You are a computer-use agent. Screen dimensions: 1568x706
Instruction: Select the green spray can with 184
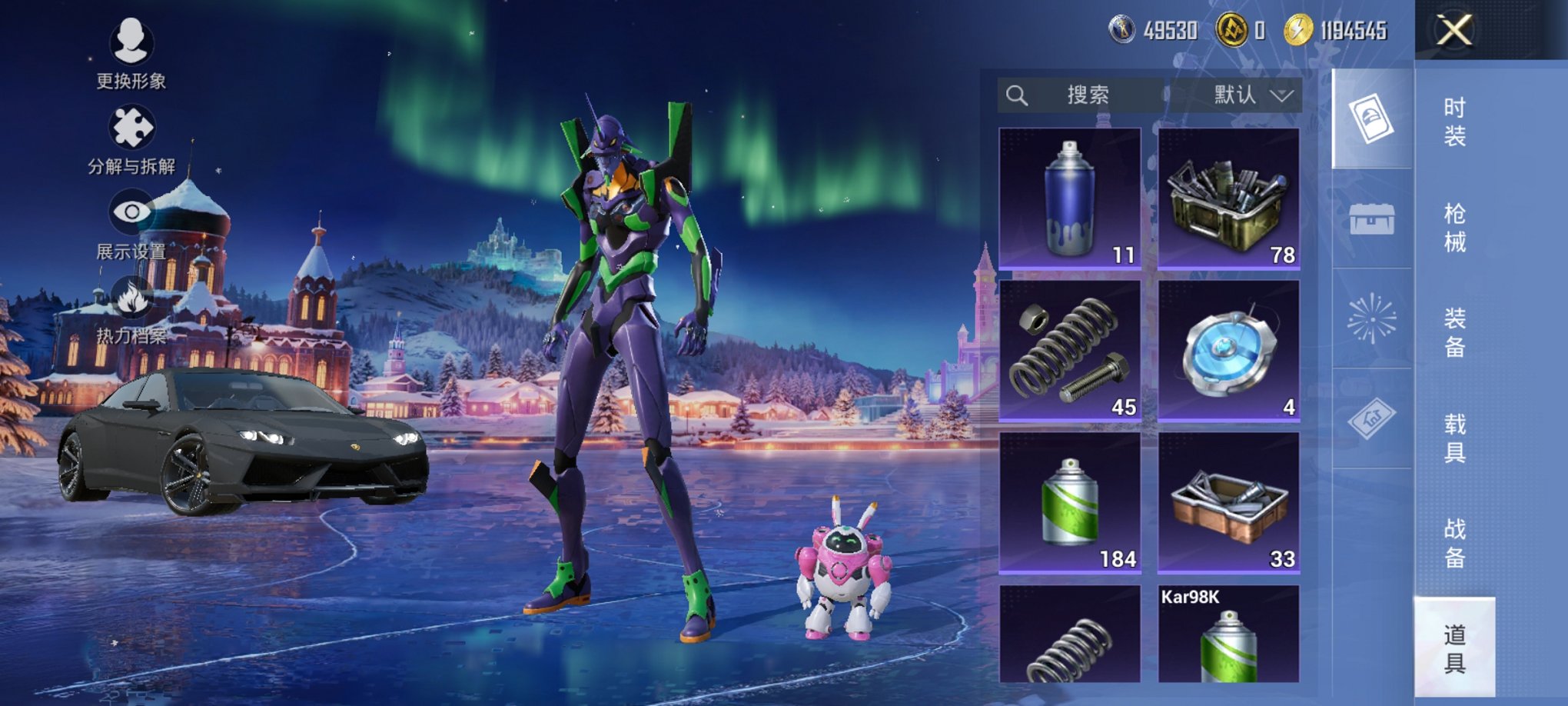[x=1070, y=503]
